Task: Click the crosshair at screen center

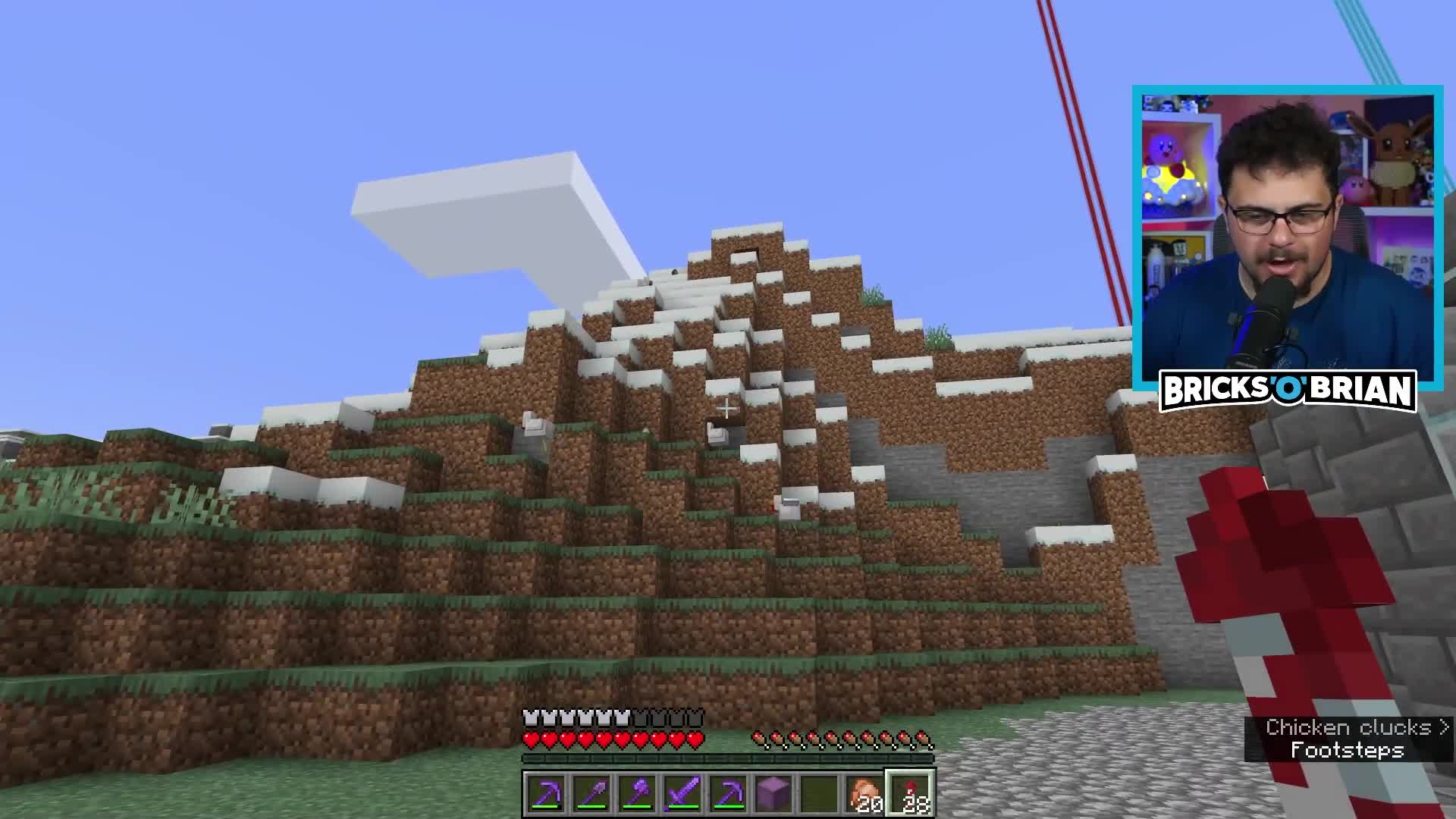Action: pos(726,408)
